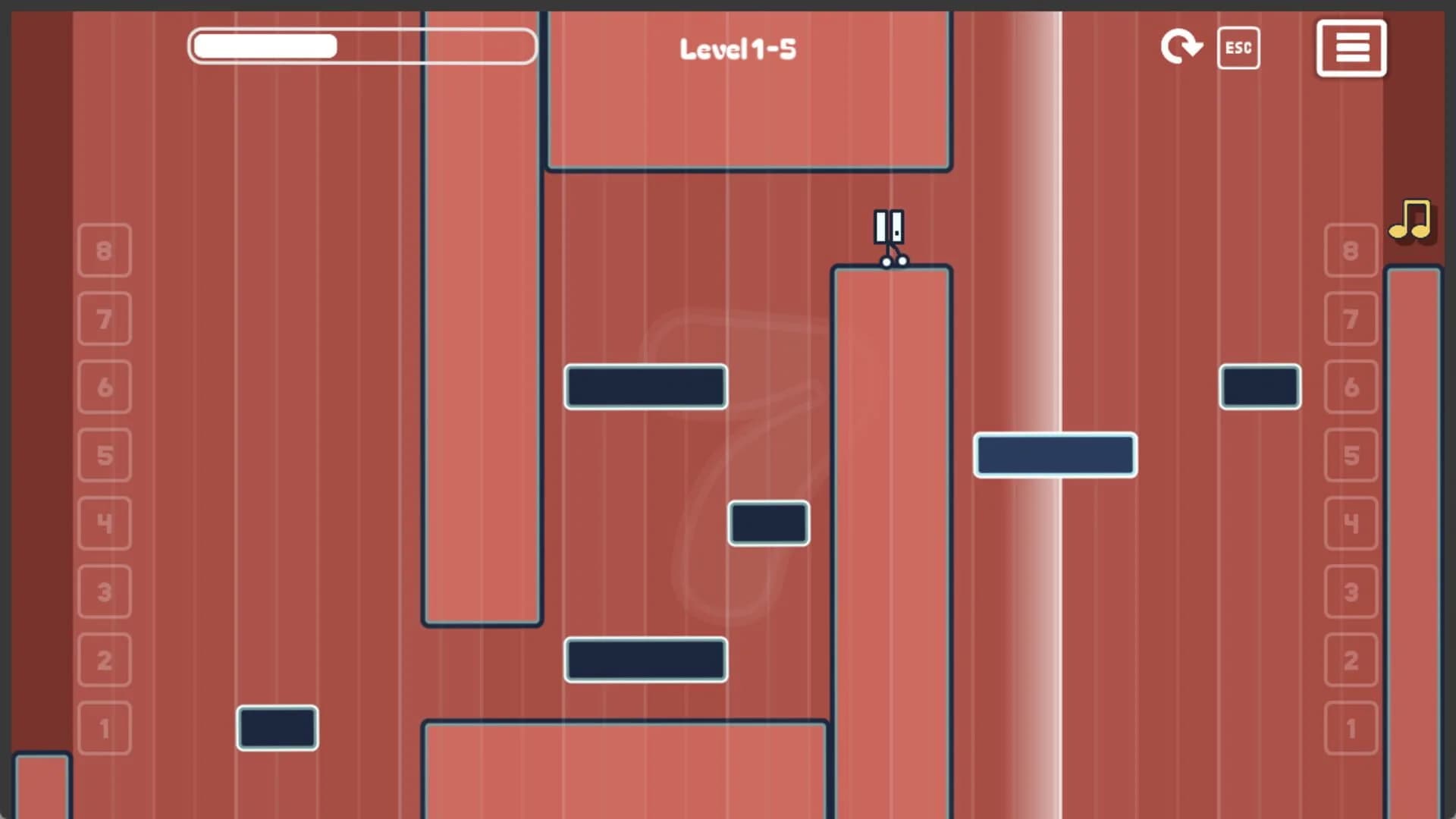This screenshot has width=1456, height=819.
Task: Click number 8 on the left column
Action: (104, 250)
